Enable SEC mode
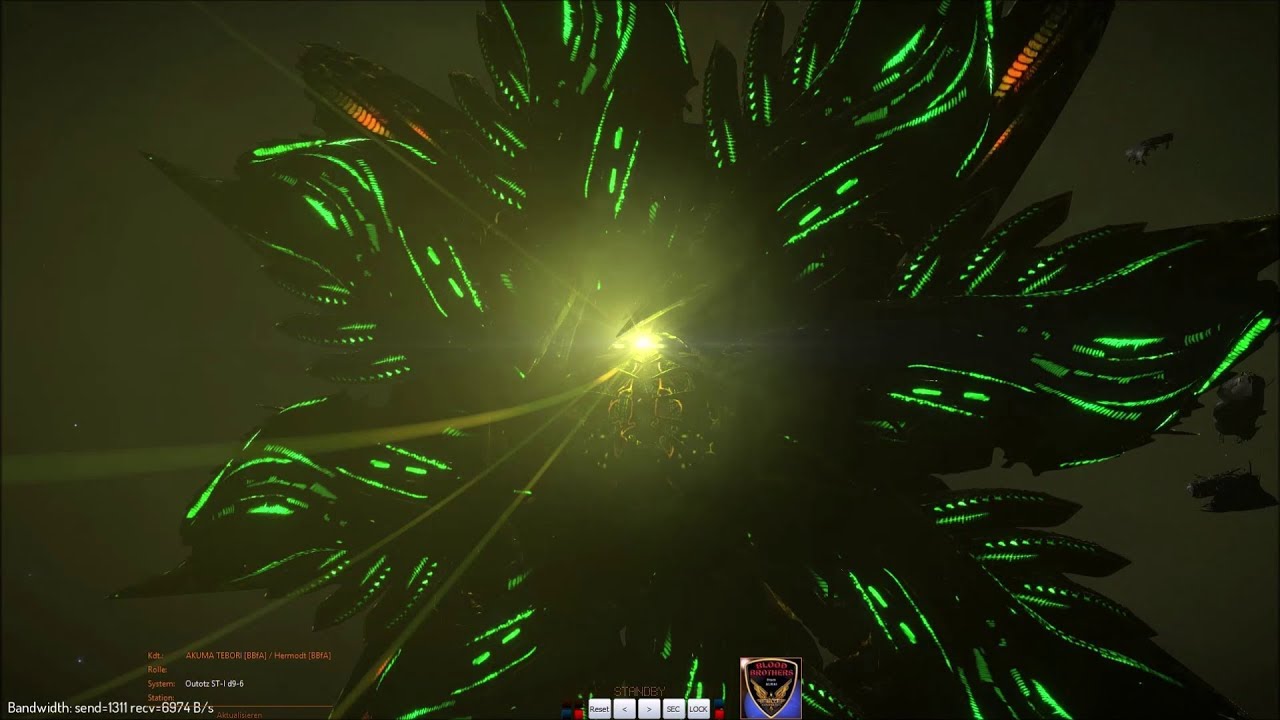The height and width of the screenshot is (720, 1280). click(x=673, y=709)
